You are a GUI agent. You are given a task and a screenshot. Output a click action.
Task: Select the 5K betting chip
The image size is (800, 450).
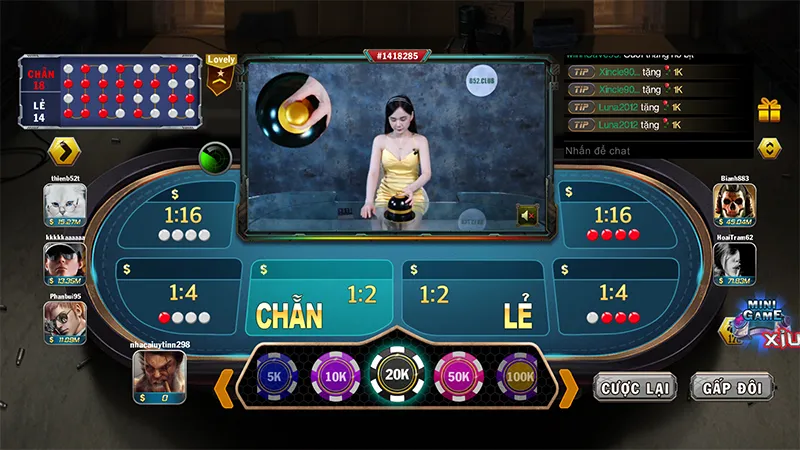click(x=277, y=377)
